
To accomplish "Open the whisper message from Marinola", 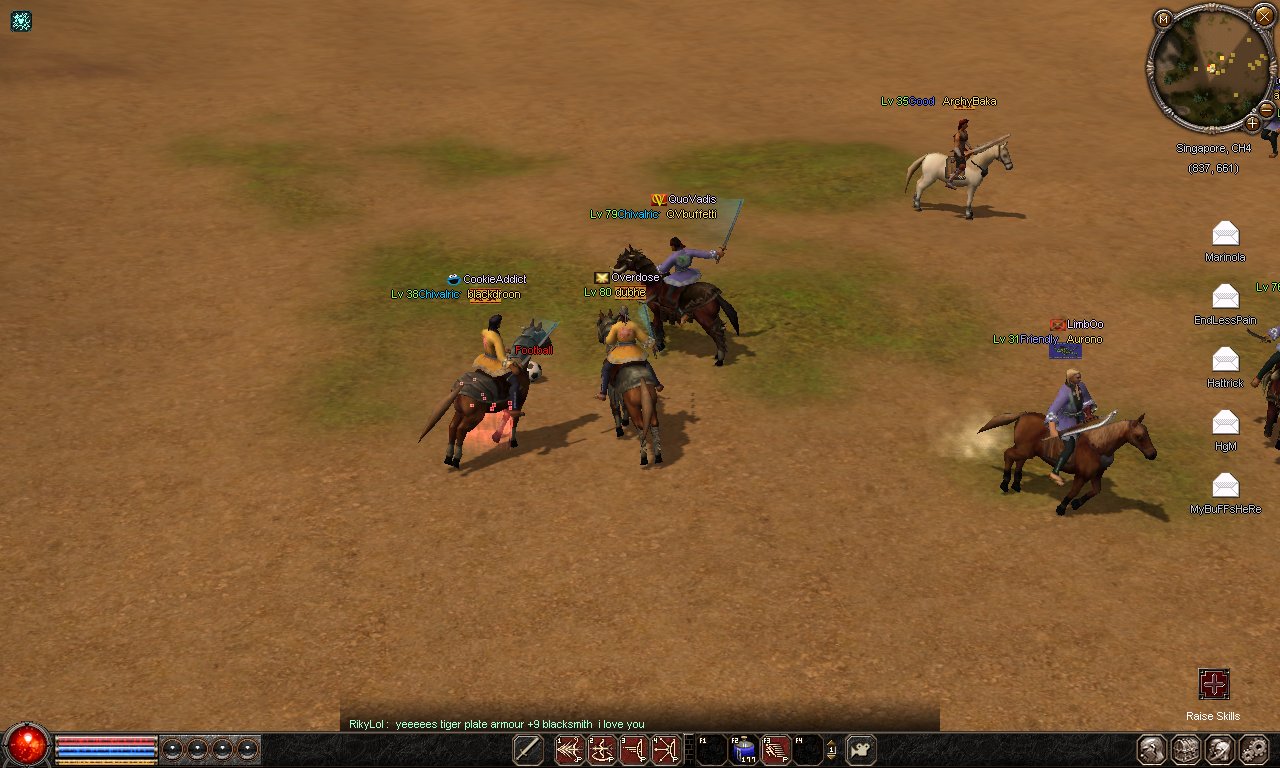I will click(x=1225, y=234).
